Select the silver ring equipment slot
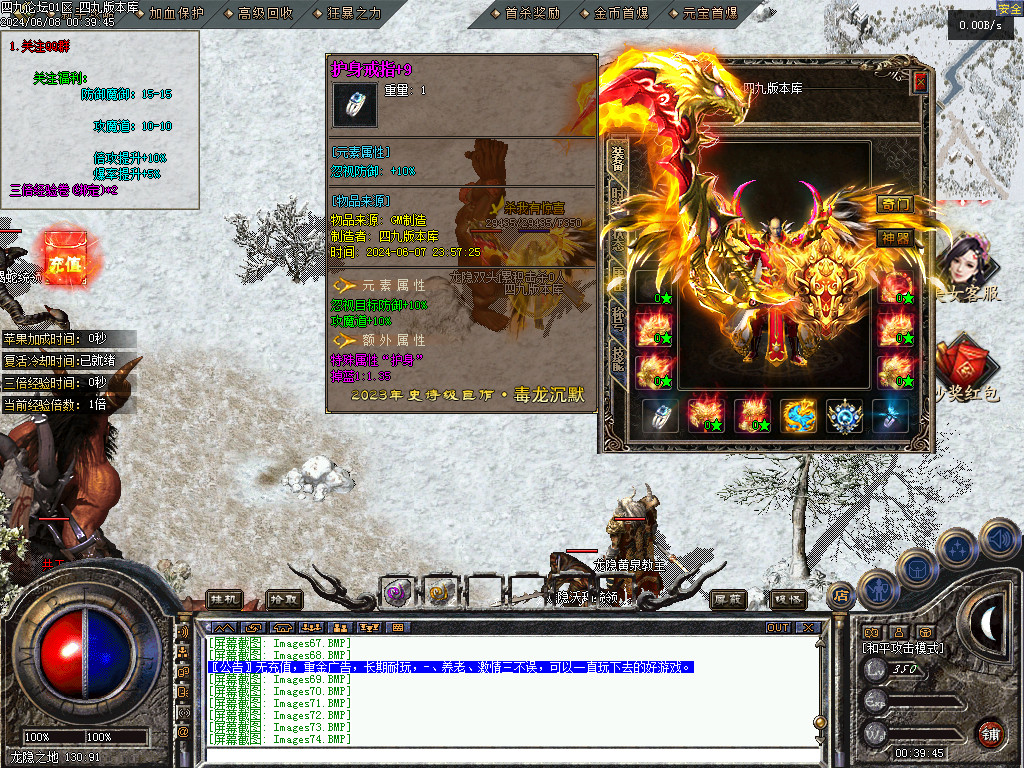 [660, 416]
